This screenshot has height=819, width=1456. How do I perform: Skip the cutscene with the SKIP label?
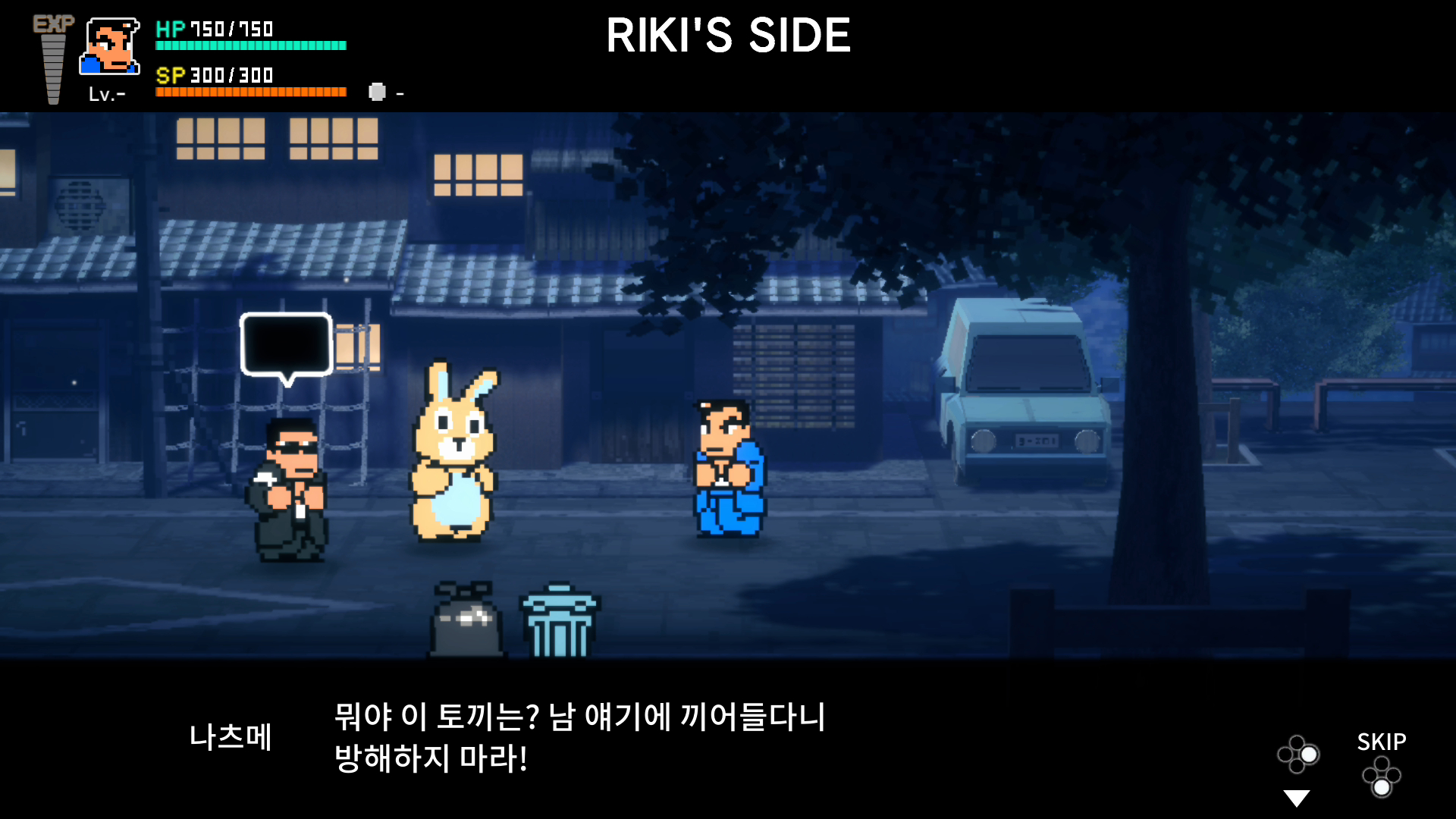pyautogui.click(x=1381, y=742)
